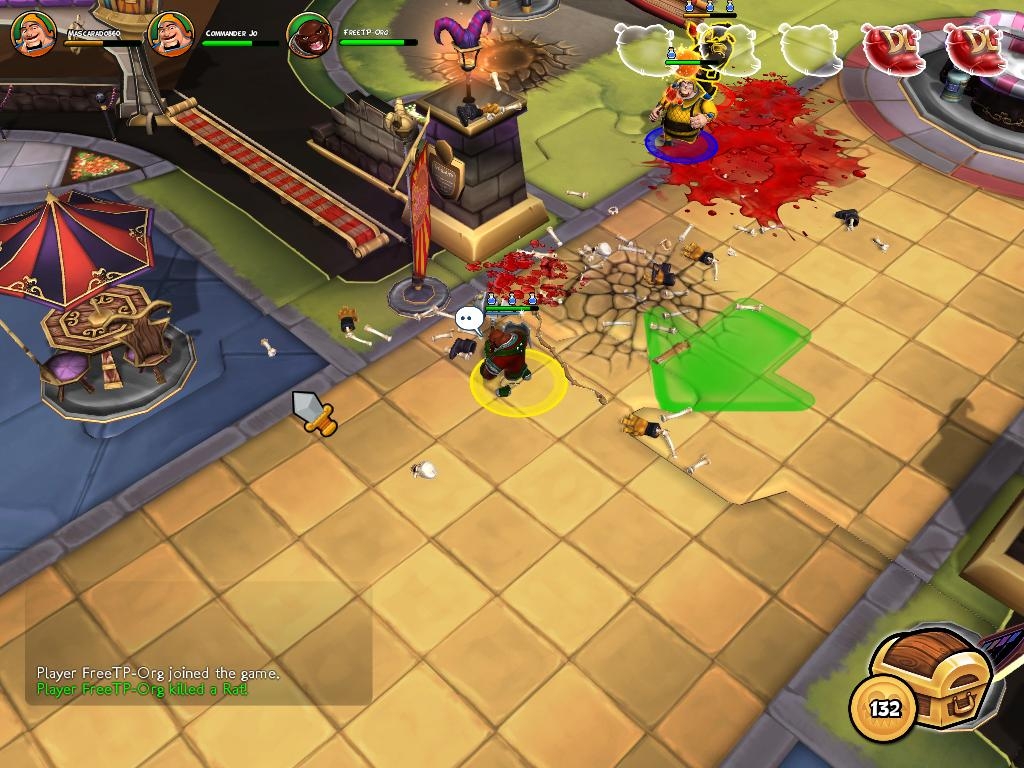This screenshot has height=768, width=1024.
Task: Click Commander Jo's player portrait
Action: (171, 35)
